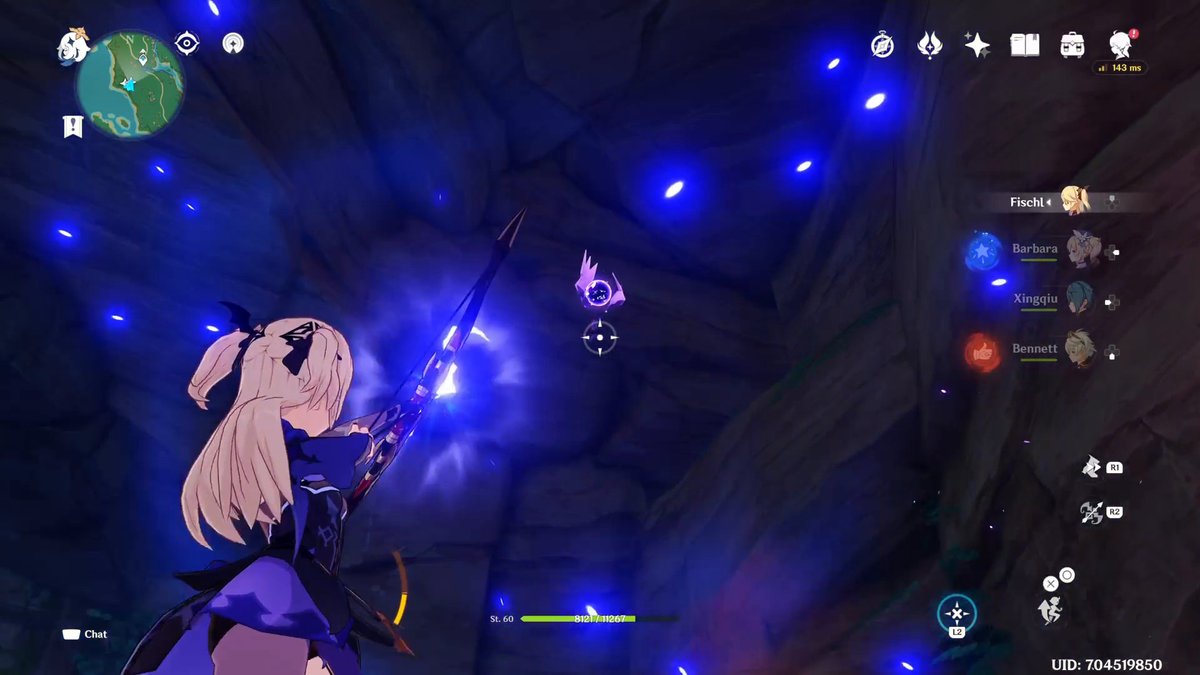Viewport: 1200px width, 675px height.
Task: Open the four-pointed star Events icon
Action: 977,45
